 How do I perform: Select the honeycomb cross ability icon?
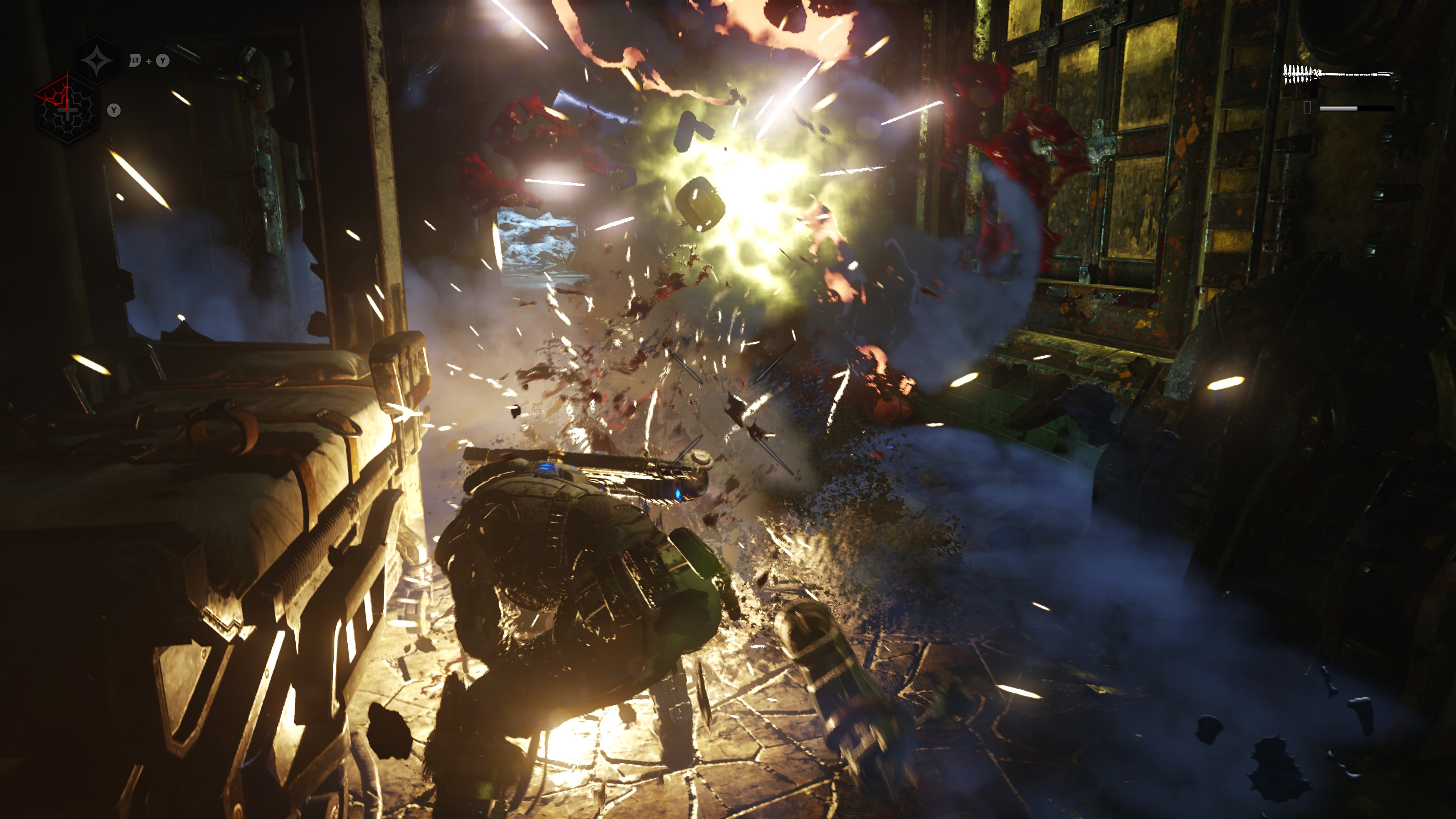[x=68, y=110]
